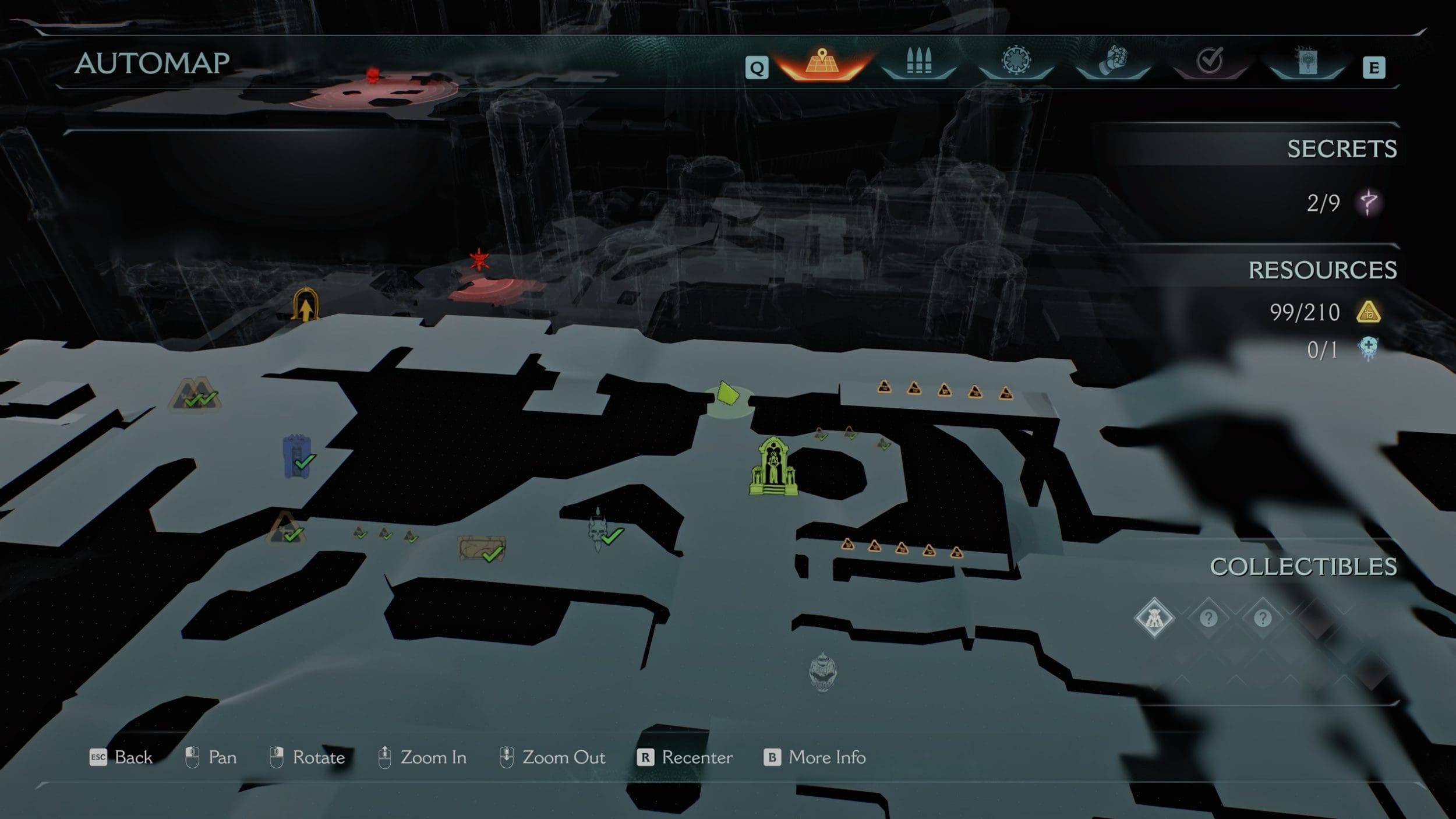Open More Info from the bottom bar
This screenshot has width=1456, height=819.
pyautogui.click(x=815, y=757)
